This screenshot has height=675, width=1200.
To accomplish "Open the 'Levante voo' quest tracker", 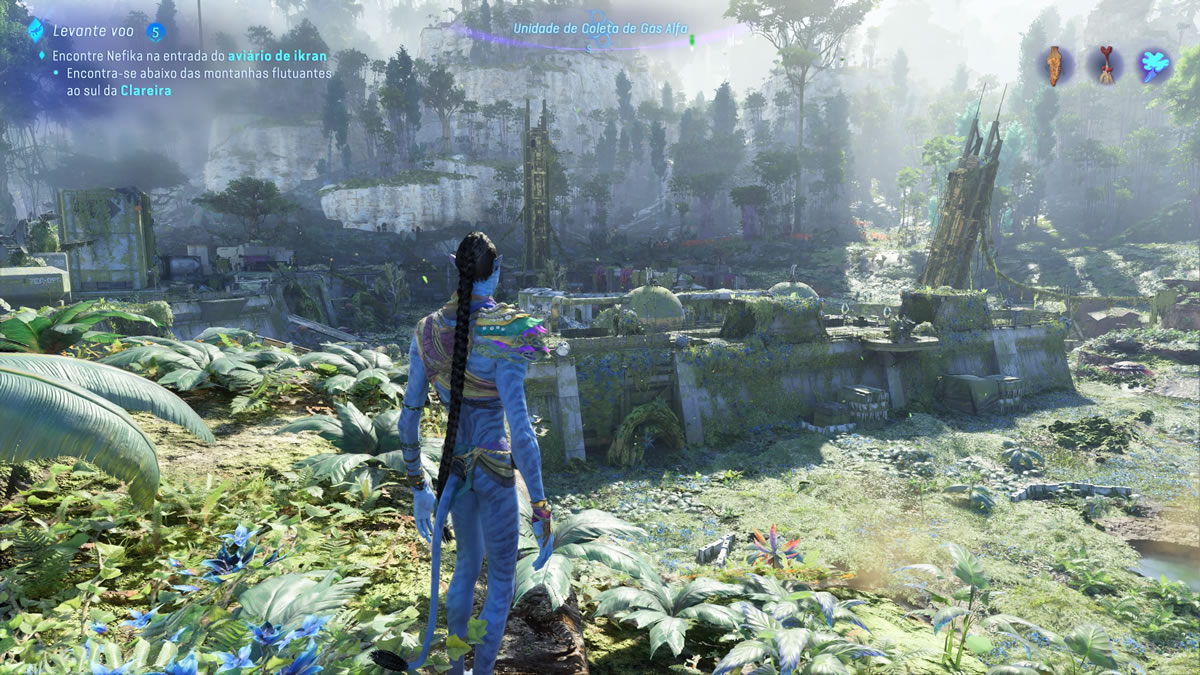I will pyautogui.click(x=94, y=31).
